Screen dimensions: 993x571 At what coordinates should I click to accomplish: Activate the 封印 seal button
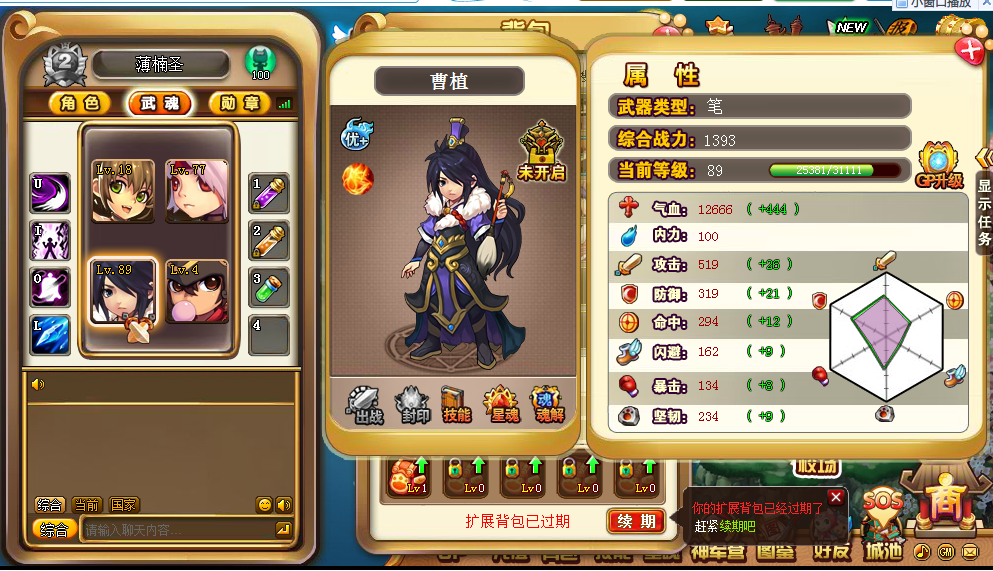click(x=412, y=404)
